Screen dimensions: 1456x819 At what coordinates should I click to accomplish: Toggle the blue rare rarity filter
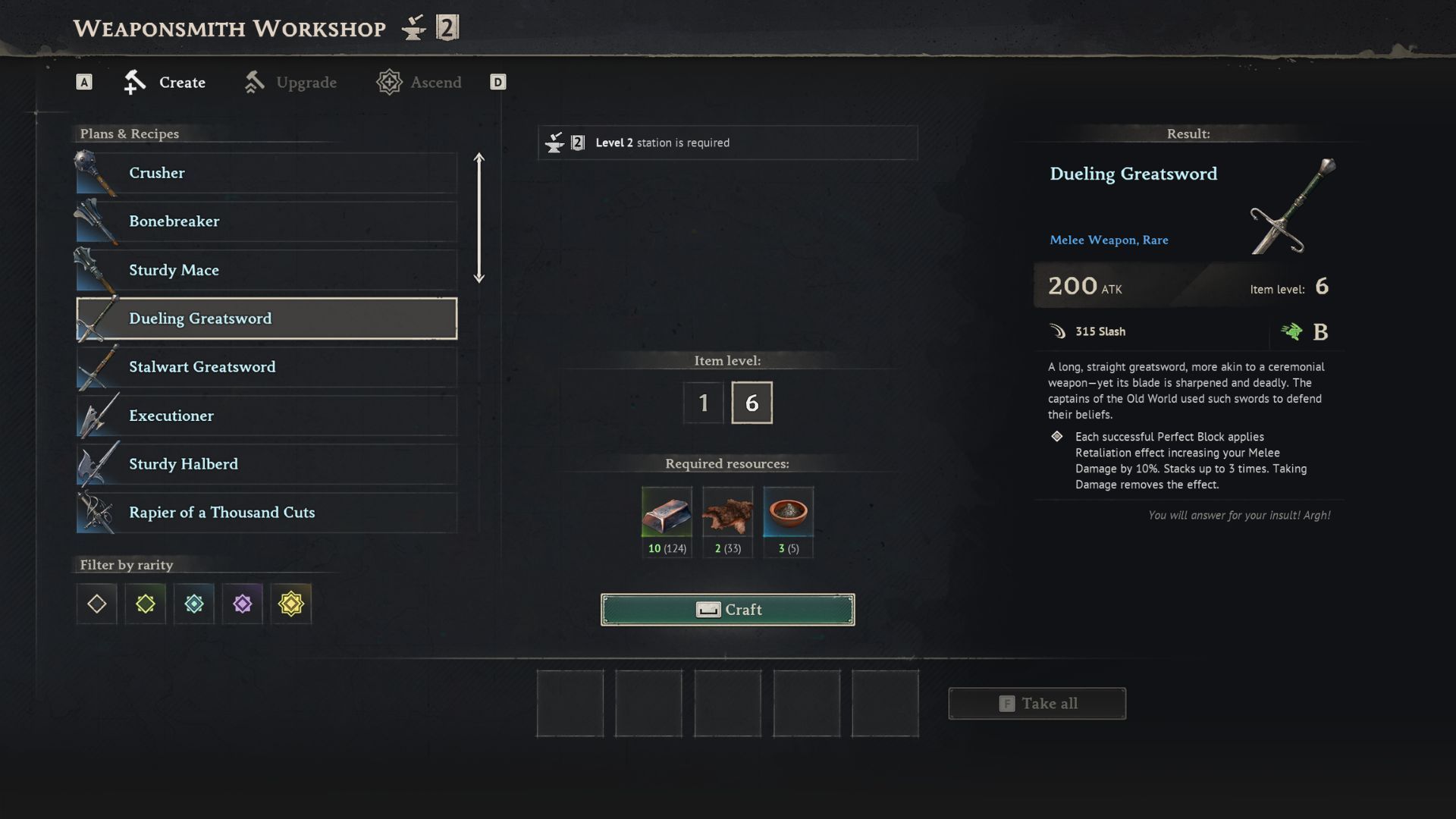pyautogui.click(x=194, y=604)
